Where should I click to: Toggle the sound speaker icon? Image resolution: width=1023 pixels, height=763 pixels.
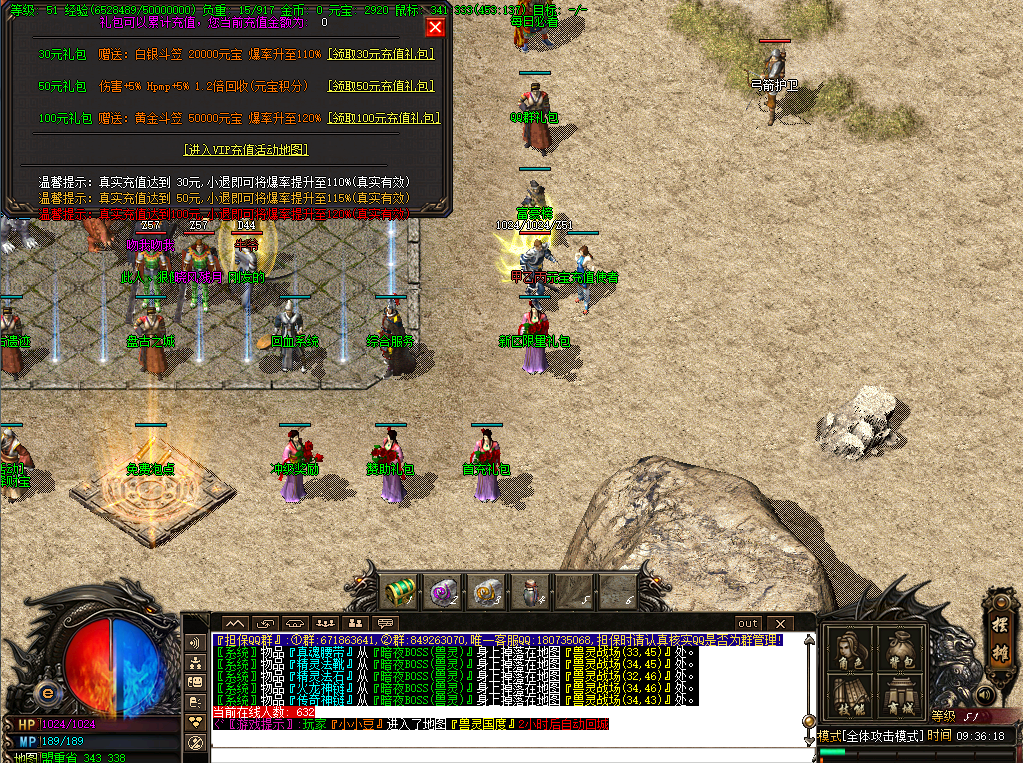[986, 693]
